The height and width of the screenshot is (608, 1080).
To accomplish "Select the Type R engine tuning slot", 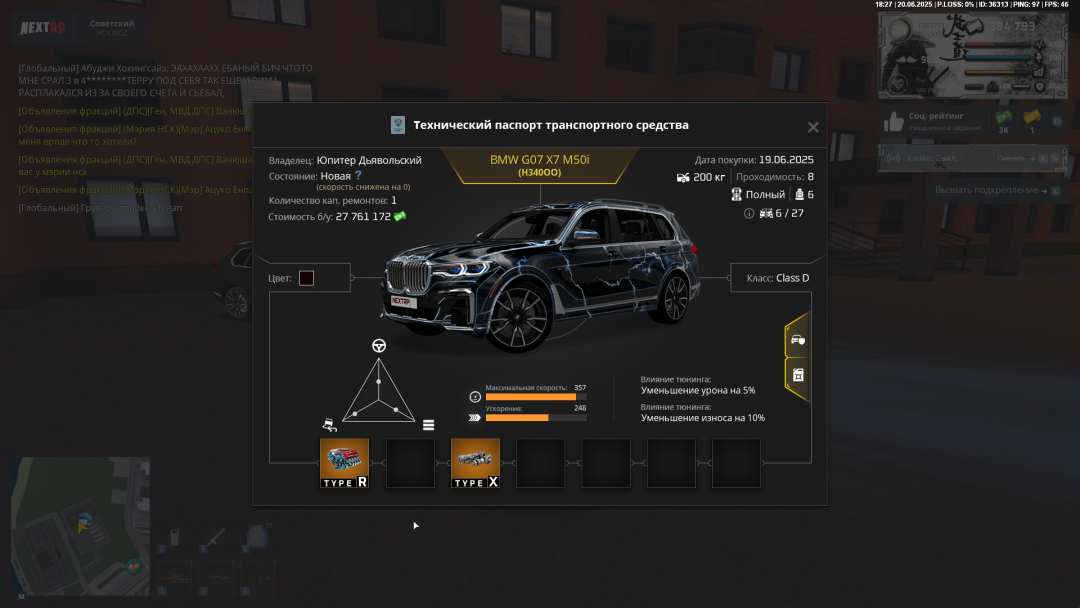I will pyautogui.click(x=344, y=463).
